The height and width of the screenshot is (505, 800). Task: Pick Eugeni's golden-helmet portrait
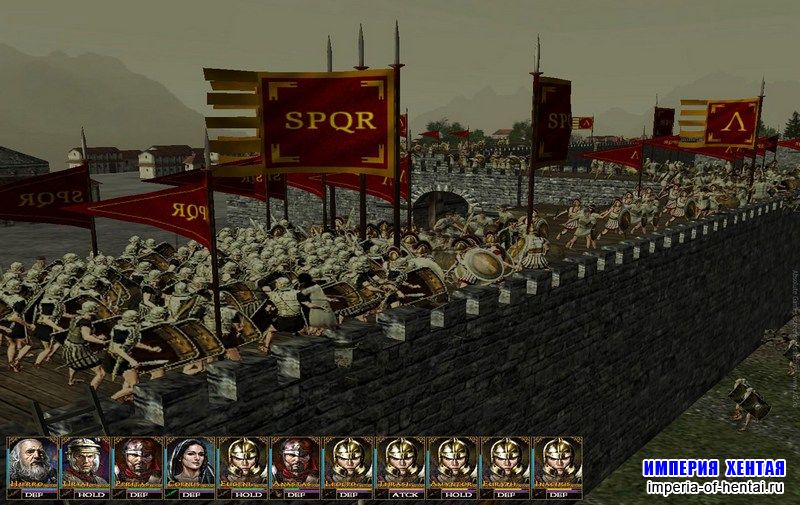click(242, 461)
